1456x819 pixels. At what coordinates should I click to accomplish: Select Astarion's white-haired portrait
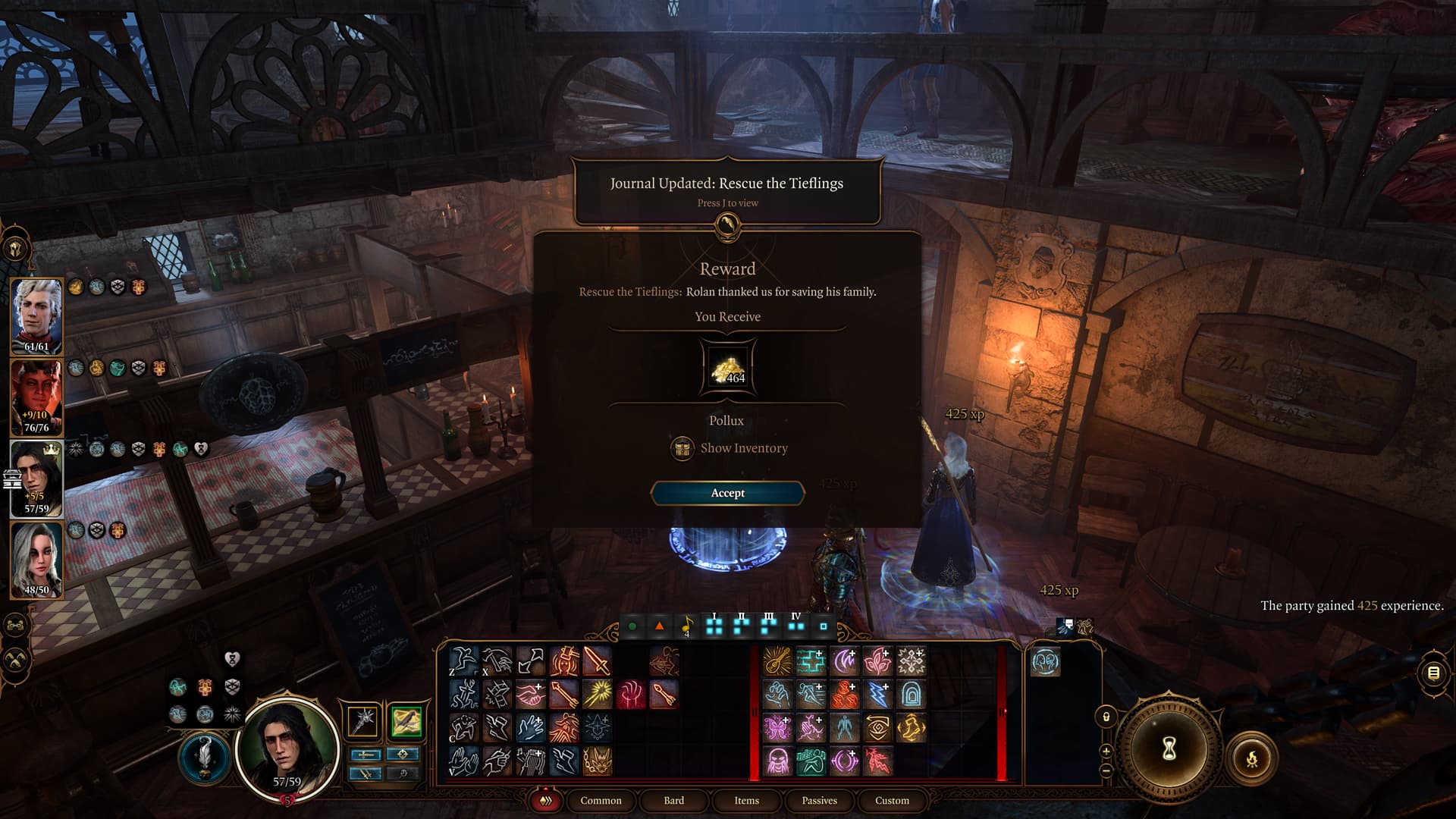tap(36, 315)
